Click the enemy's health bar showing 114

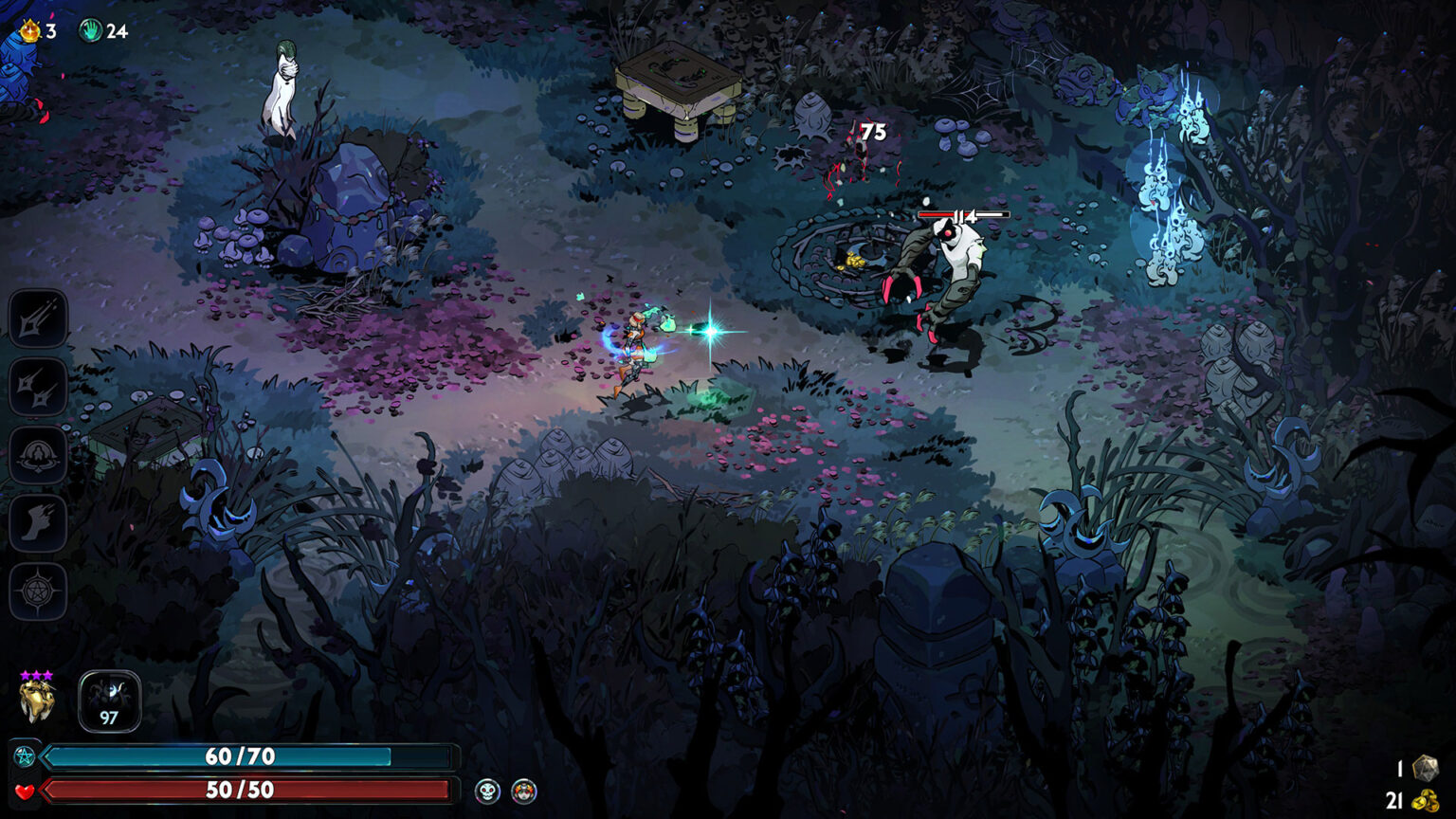(965, 215)
